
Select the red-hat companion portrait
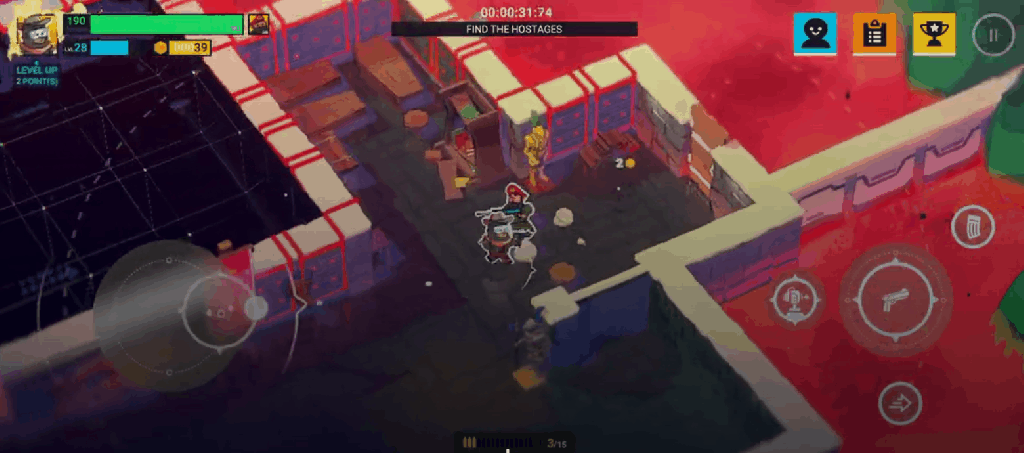coord(258,25)
